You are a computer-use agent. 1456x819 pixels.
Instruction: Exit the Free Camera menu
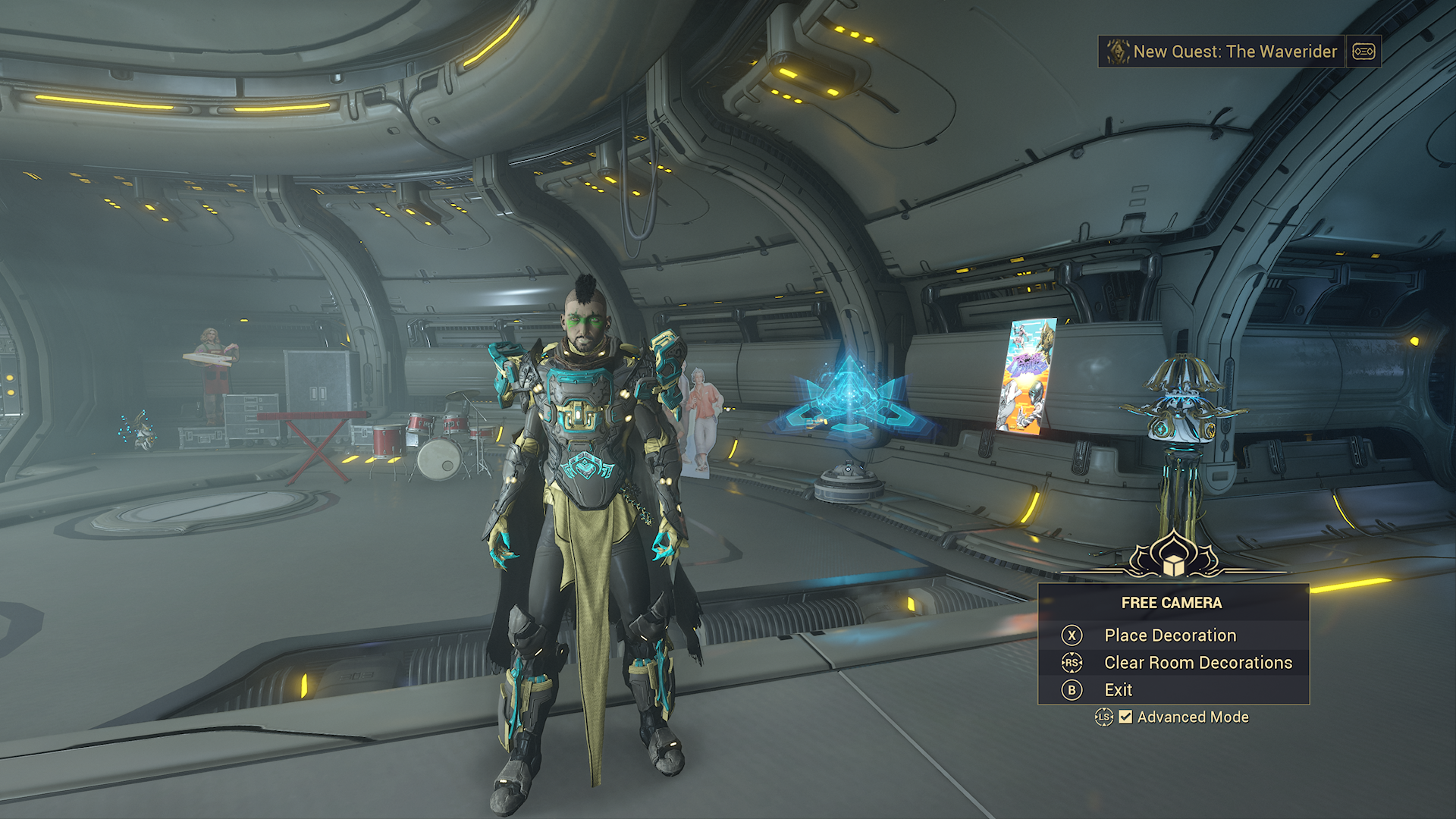click(x=1118, y=690)
